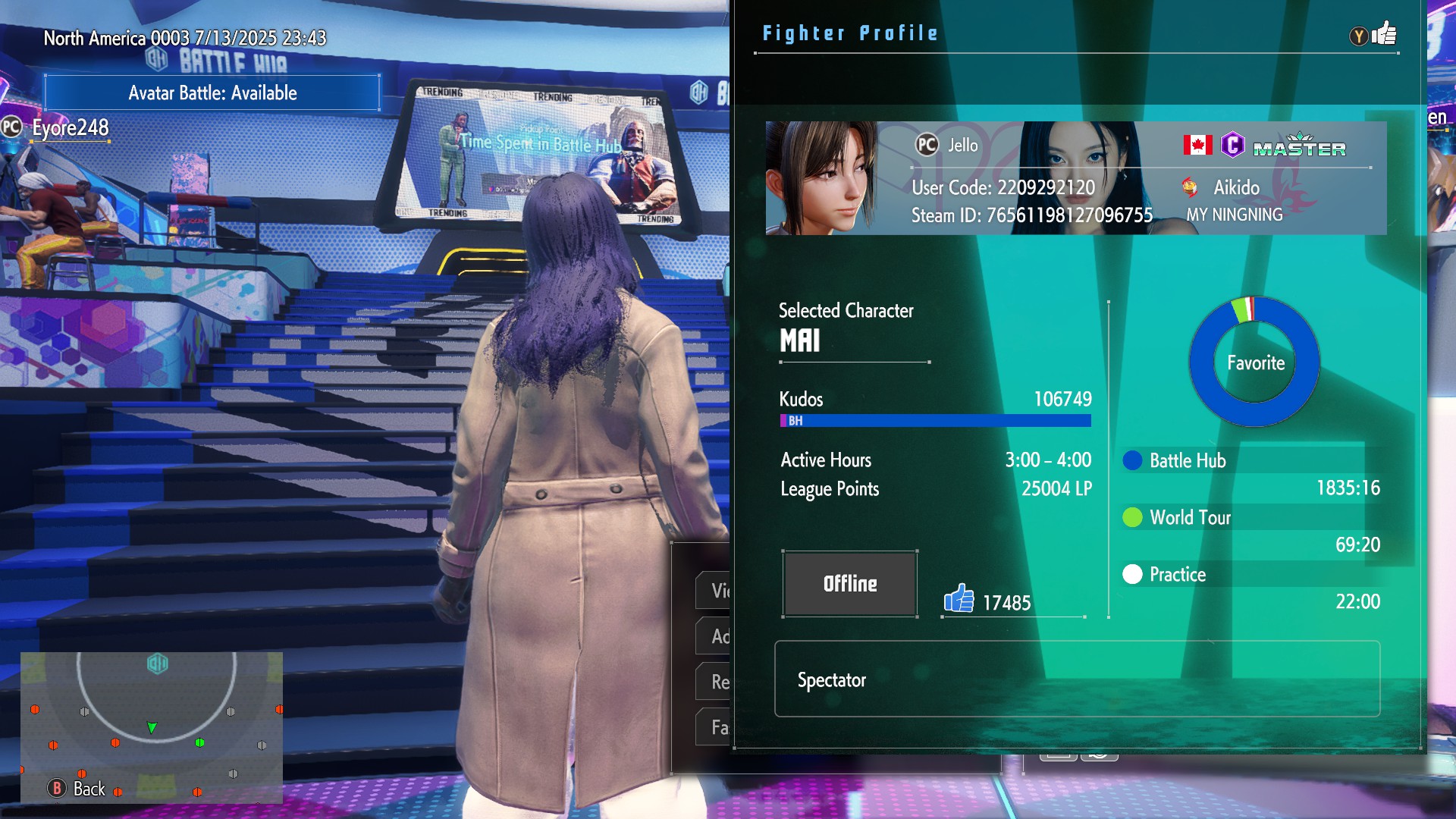Image resolution: width=1456 pixels, height=819 pixels.
Task: Click the Selected Character Mai field
Action: click(x=853, y=331)
